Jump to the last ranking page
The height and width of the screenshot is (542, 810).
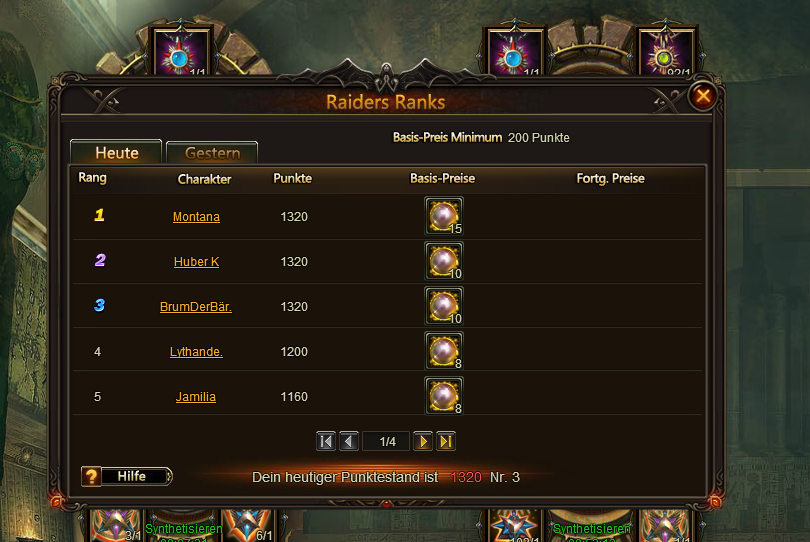coord(446,441)
